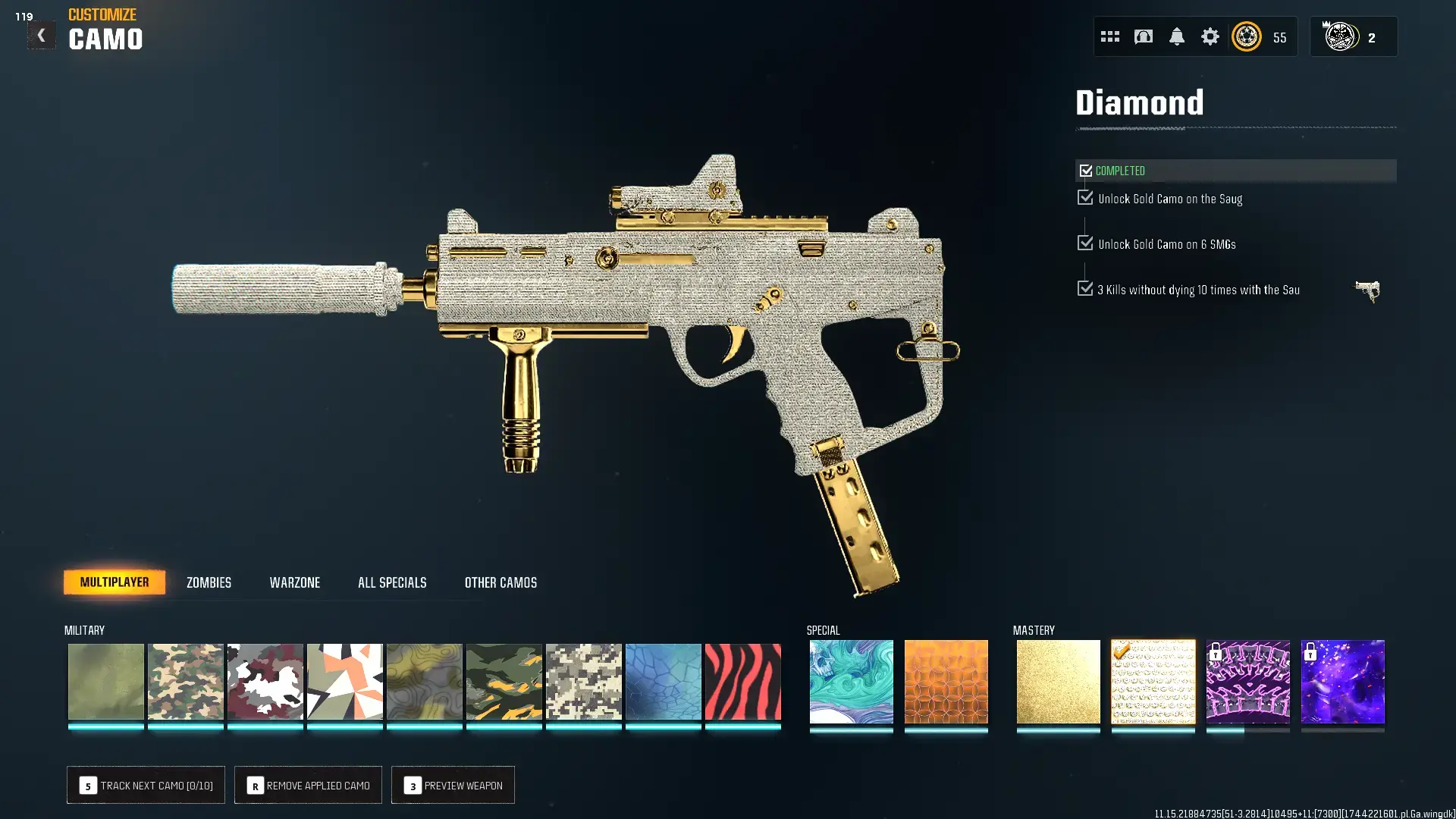The image size is (1456, 819).
Task: Pick the blue cracked-scale camo
Action: click(x=663, y=682)
